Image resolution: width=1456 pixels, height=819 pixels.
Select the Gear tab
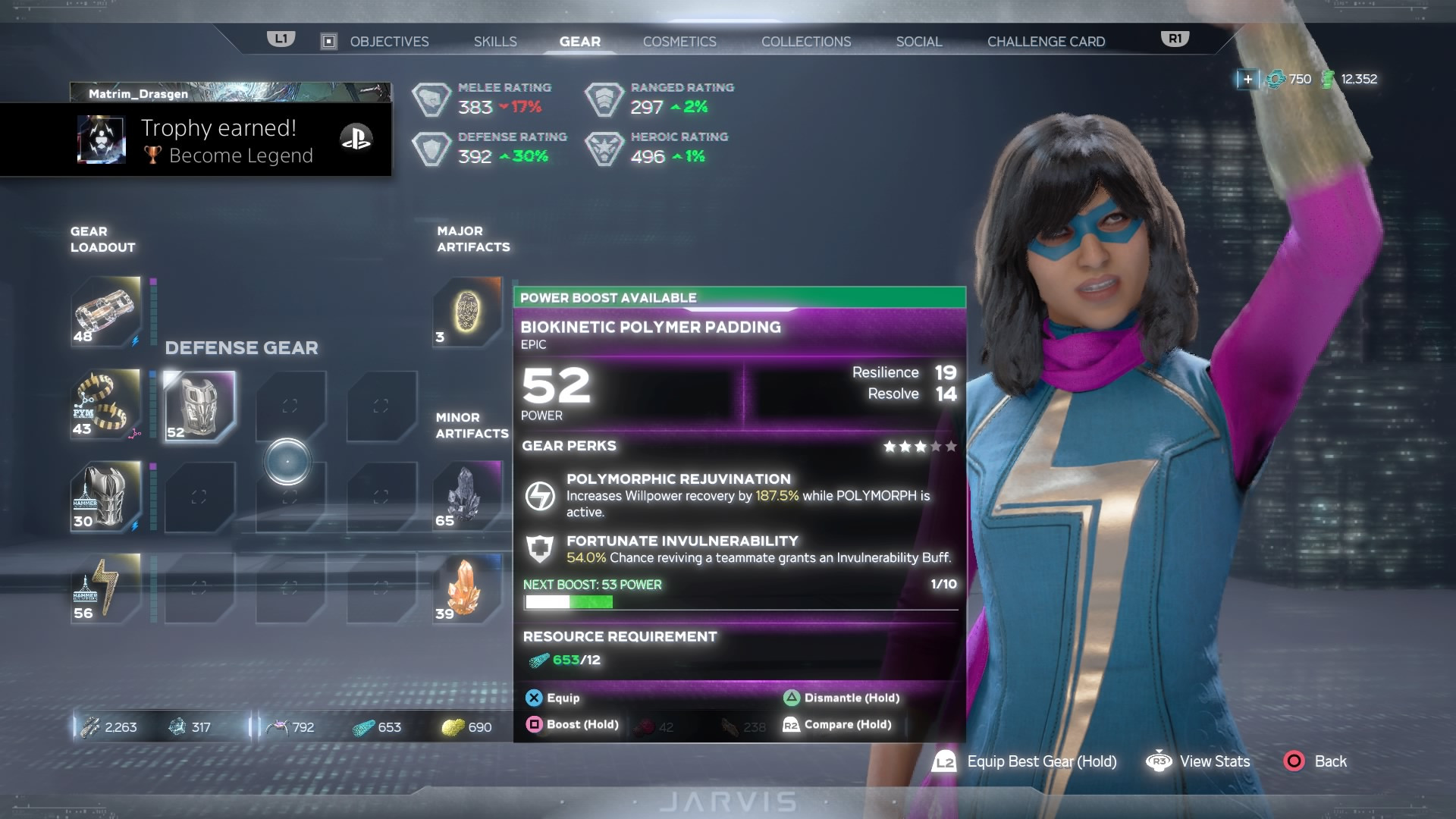point(579,42)
